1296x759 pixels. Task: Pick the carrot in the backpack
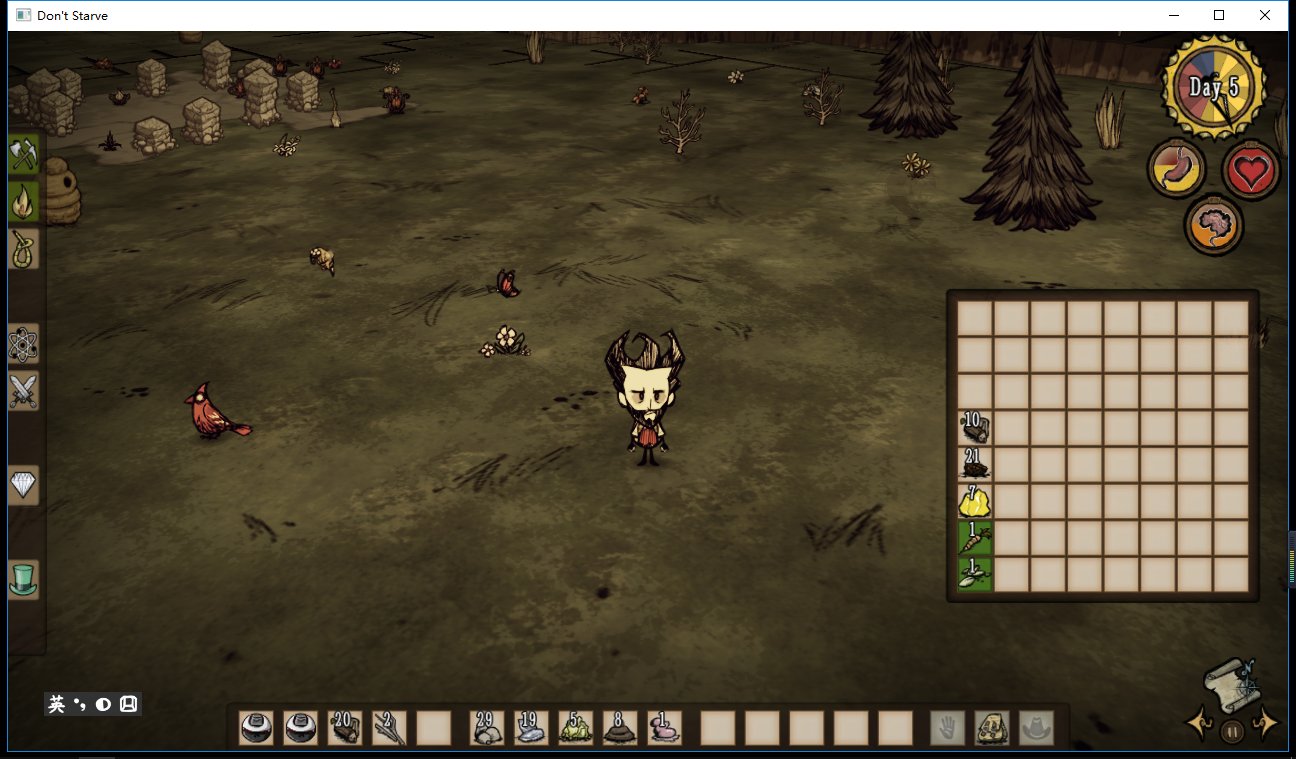(975, 538)
